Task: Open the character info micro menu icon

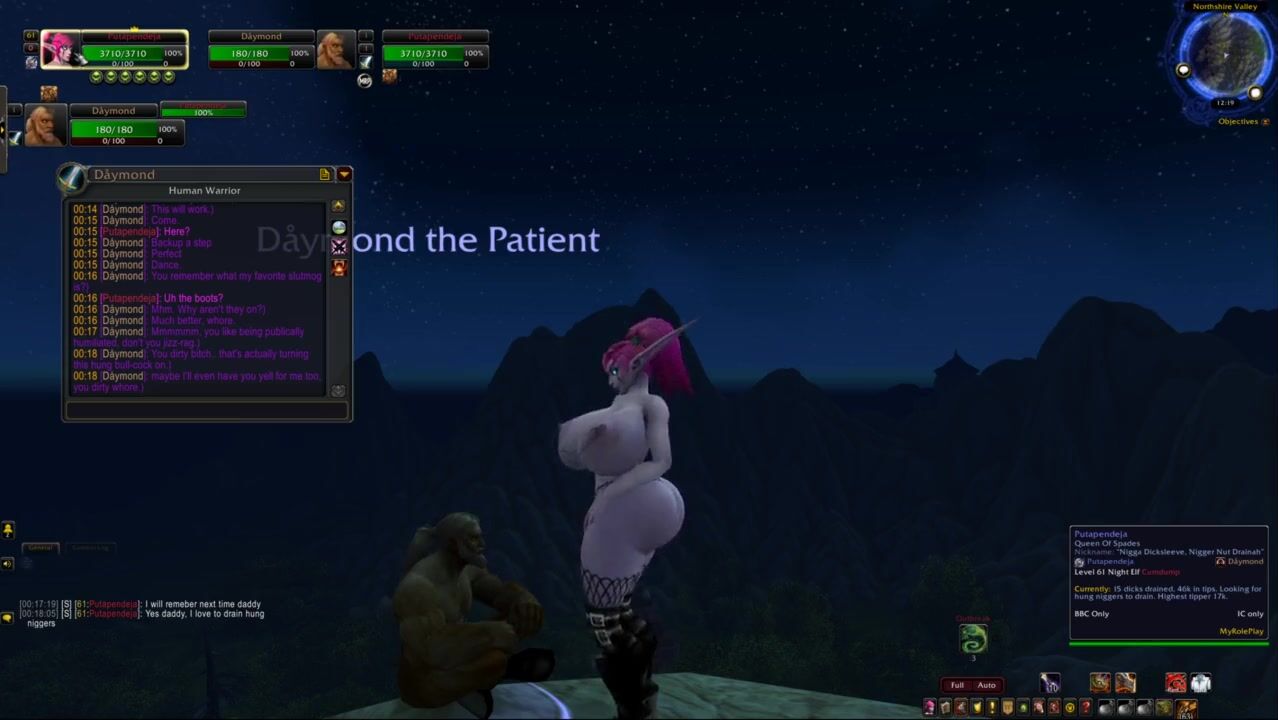Action: click(x=930, y=708)
